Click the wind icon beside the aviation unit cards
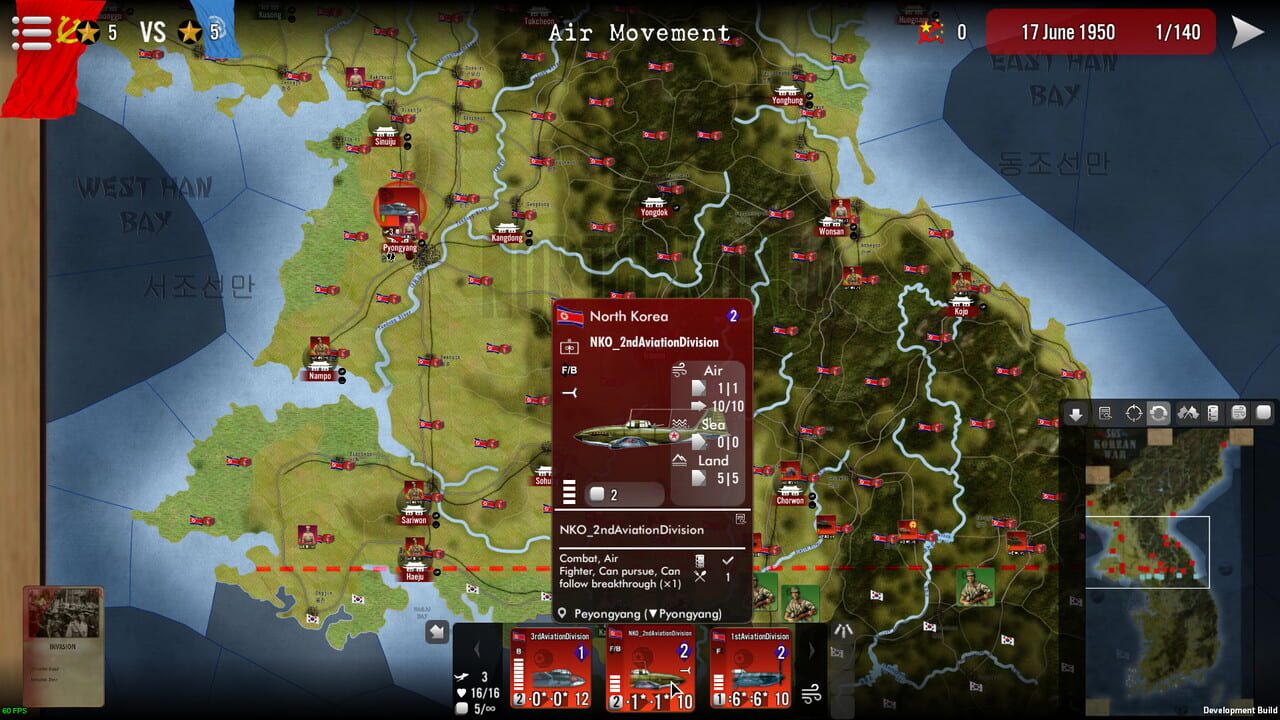The image size is (1280, 720). point(811,695)
